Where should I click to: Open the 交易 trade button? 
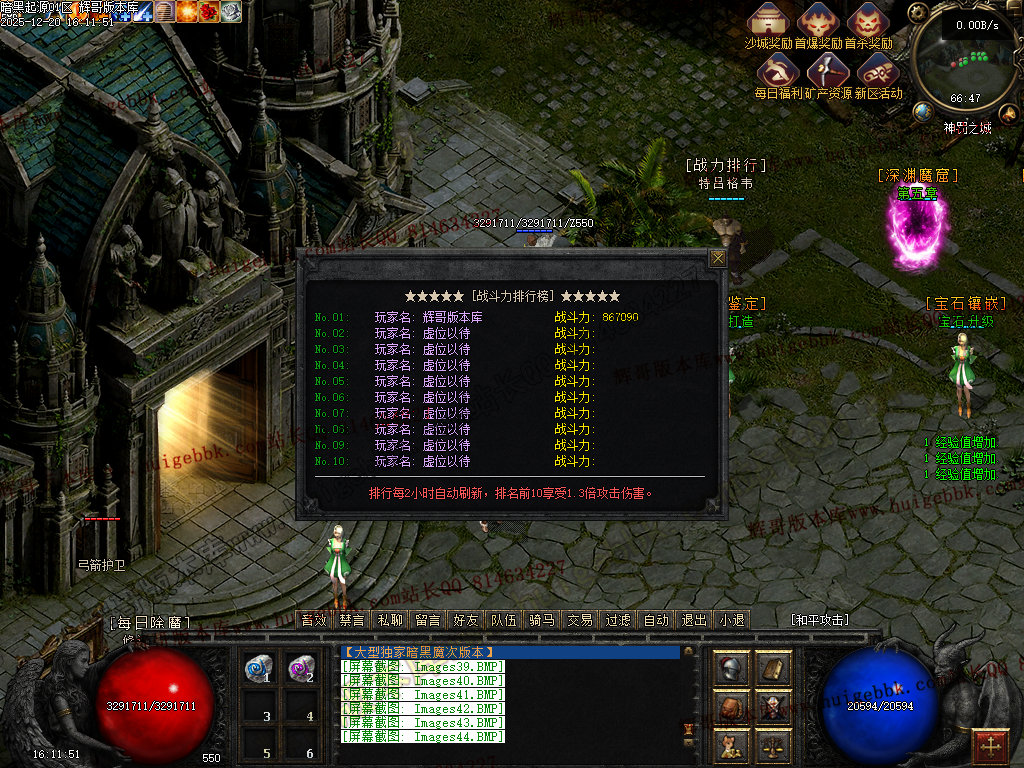click(580, 620)
